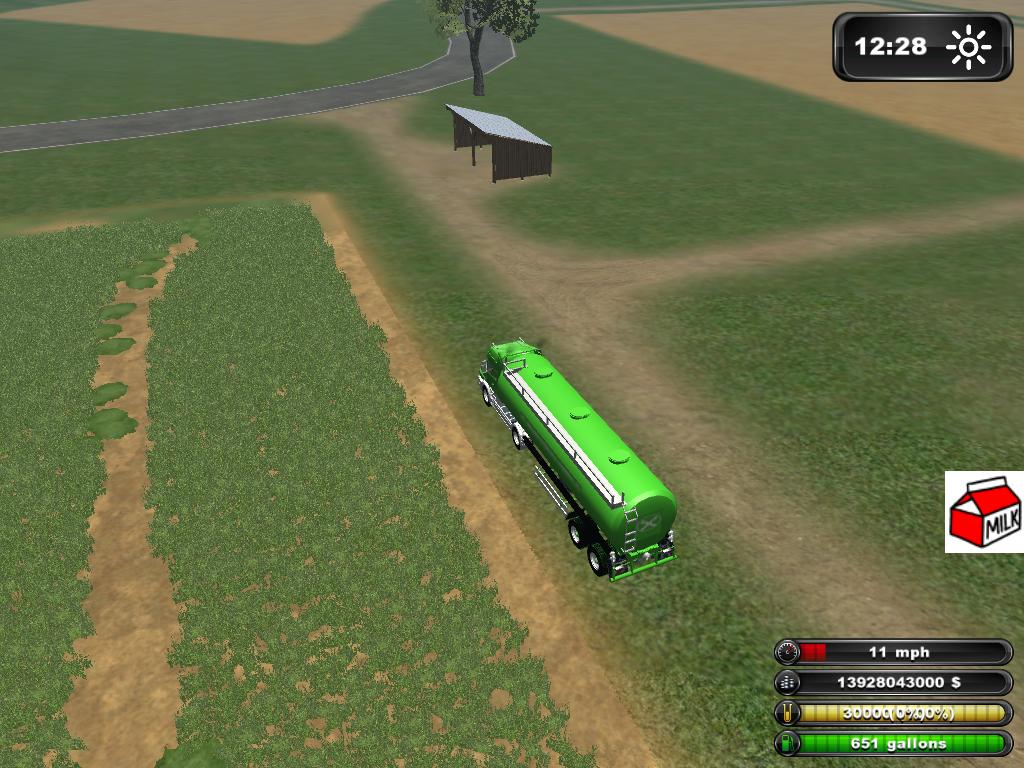This screenshot has width=1024, height=768.
Task: Select the sun weather icon
Action: (x=968, y=47)
